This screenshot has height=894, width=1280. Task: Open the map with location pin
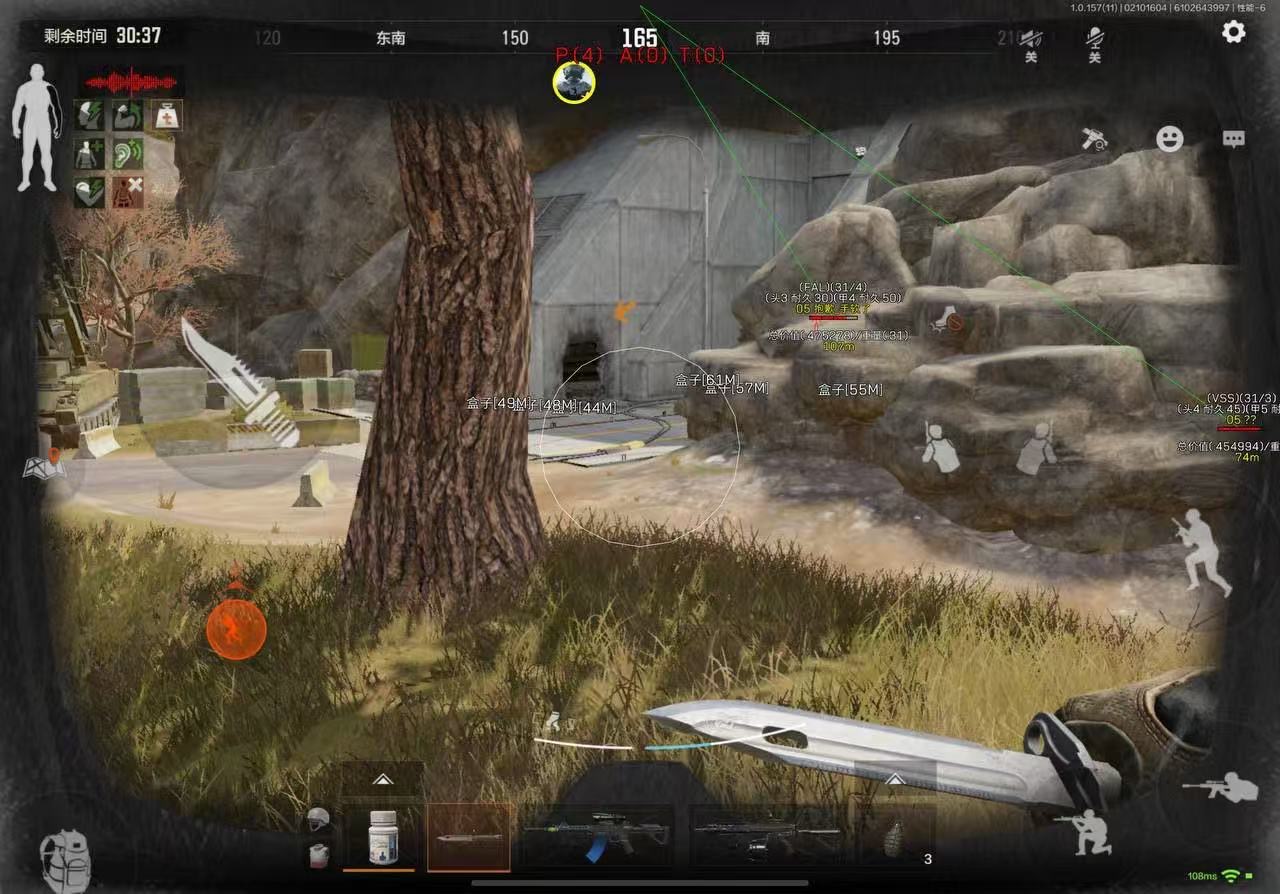click(x=45, y=466)
